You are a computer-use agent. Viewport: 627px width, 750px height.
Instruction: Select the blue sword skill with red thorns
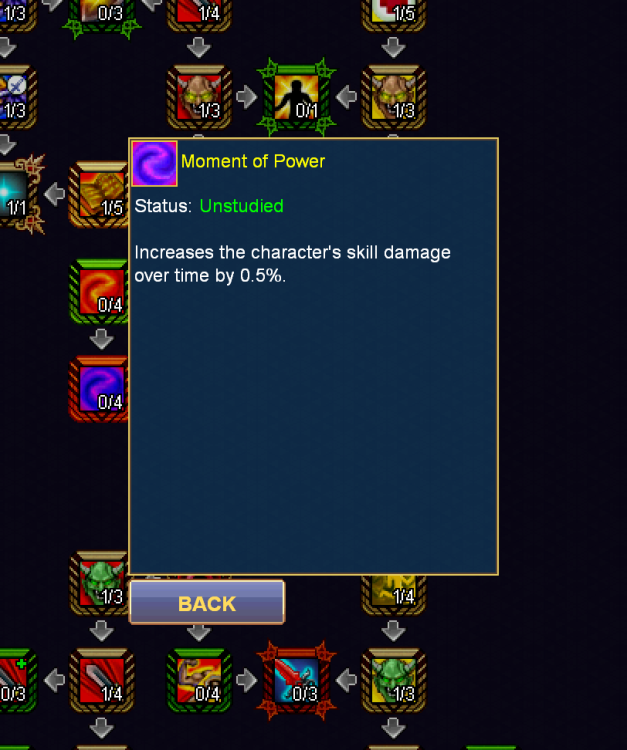296,679
